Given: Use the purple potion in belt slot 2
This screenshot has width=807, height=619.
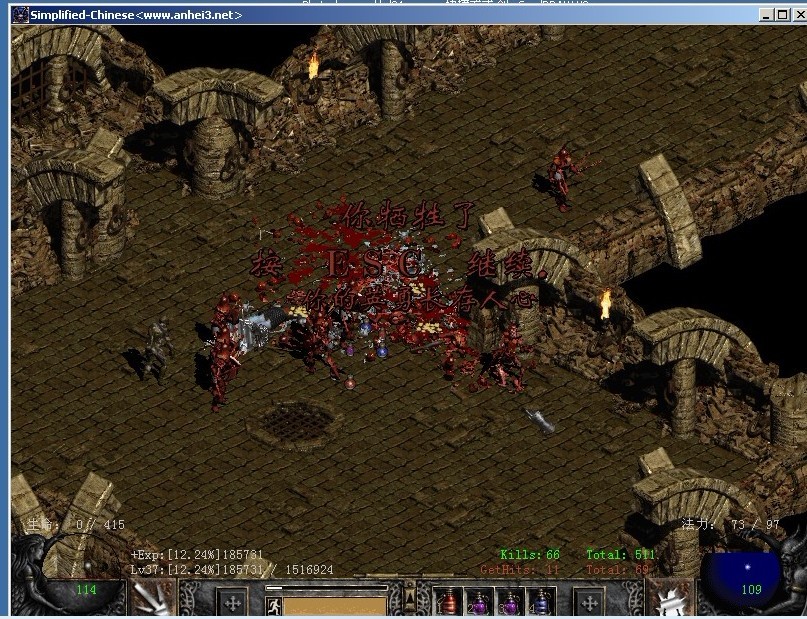Looking at the screenshot, I should [x=480, y=603].
